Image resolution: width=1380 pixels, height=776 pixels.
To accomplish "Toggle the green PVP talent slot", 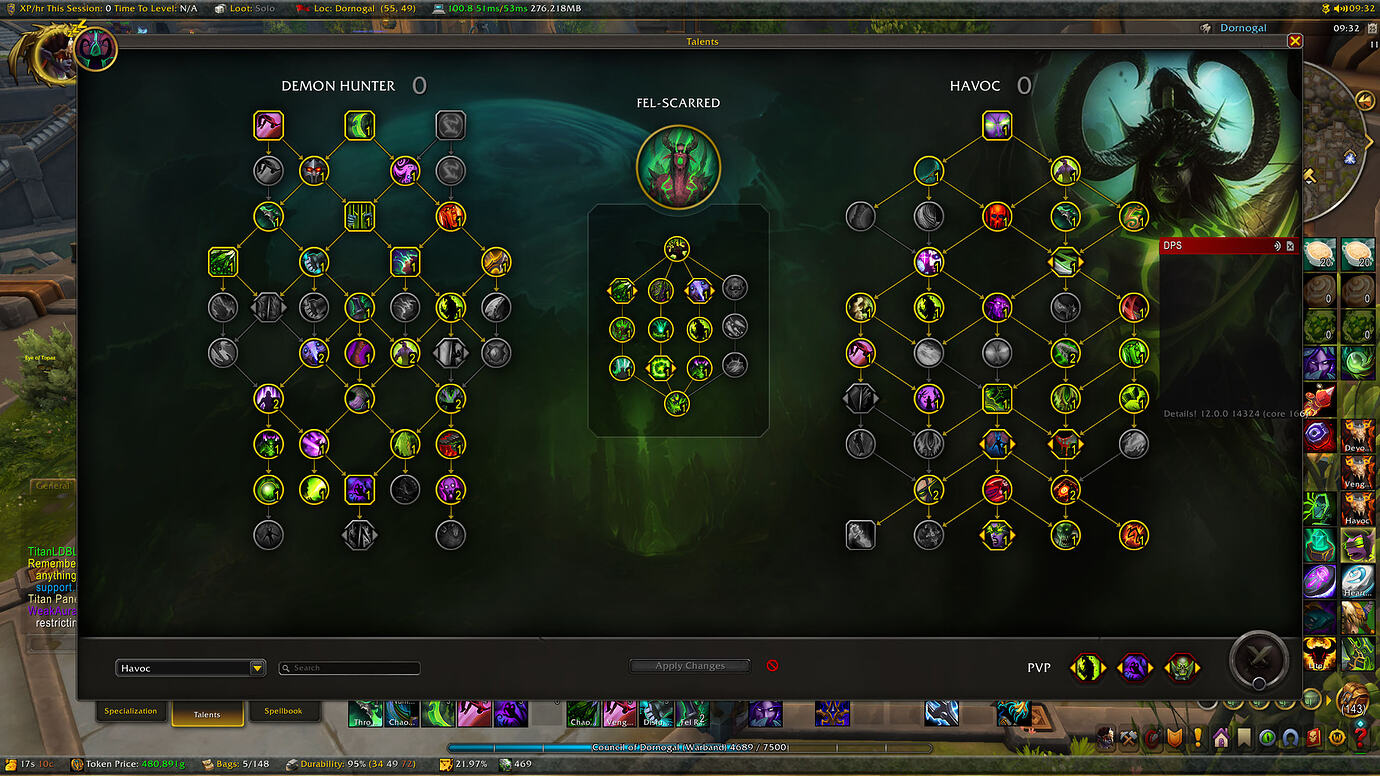I will click(1087, 667).
